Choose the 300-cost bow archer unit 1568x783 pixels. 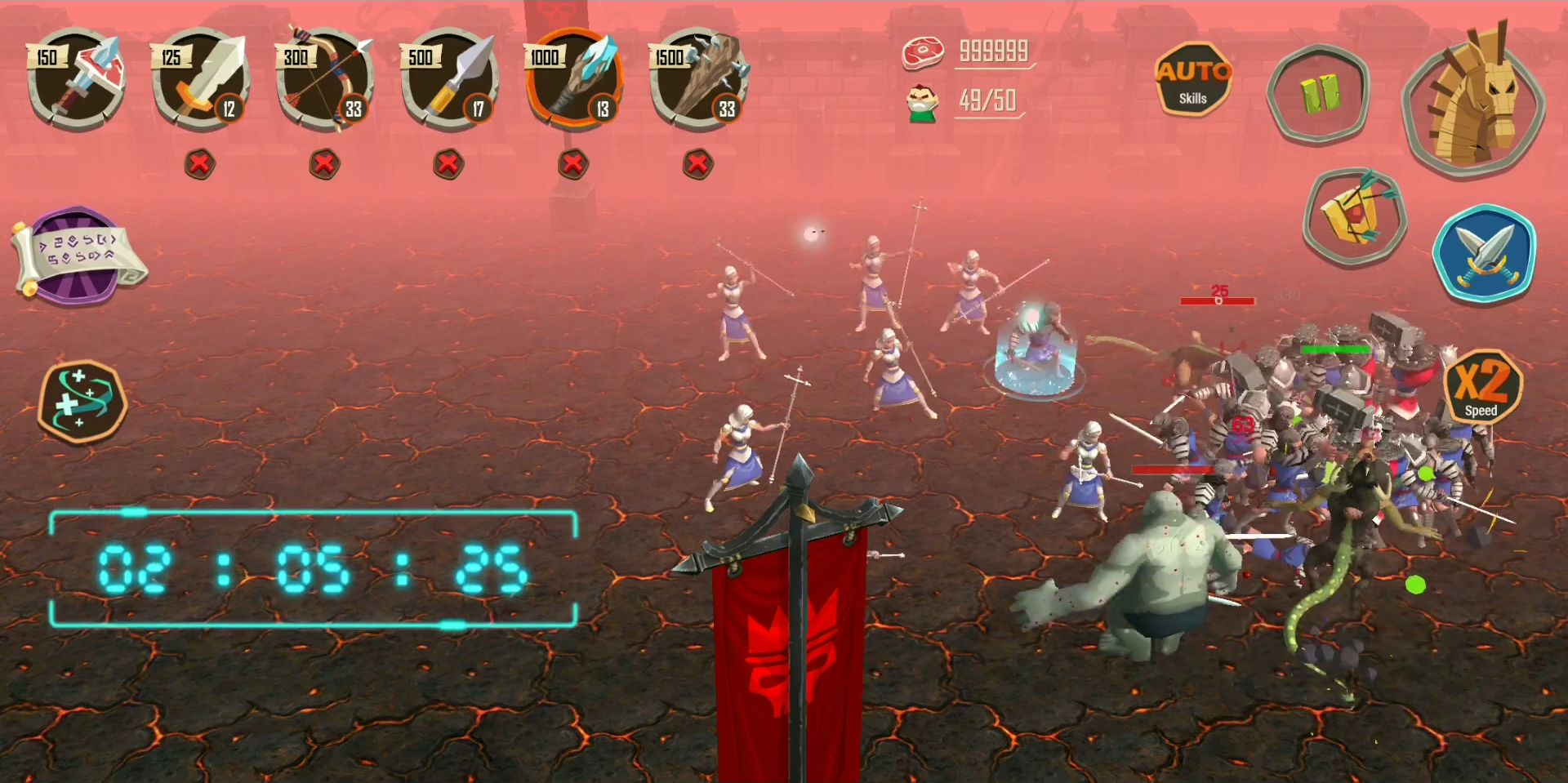tap(325, 79)
